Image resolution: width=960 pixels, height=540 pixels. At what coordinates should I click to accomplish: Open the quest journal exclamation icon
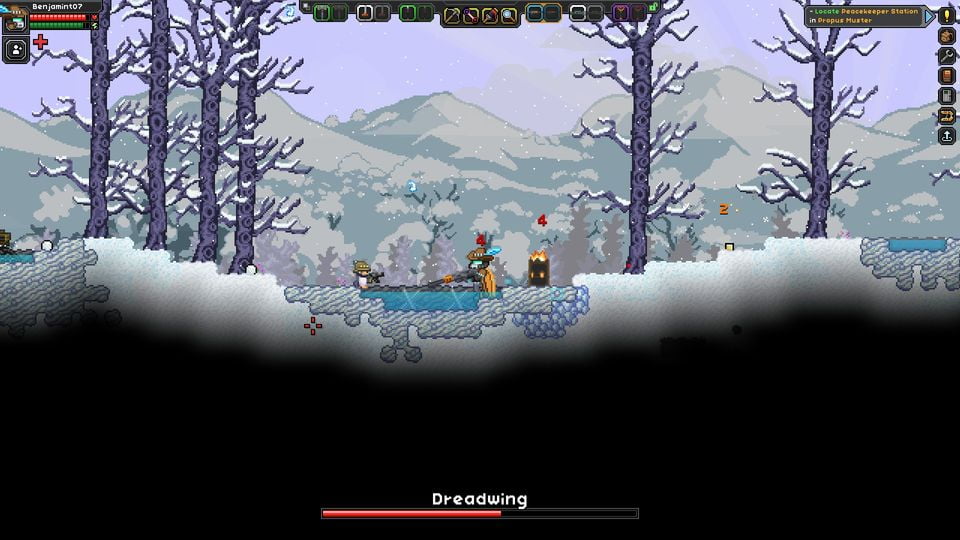(x=946, y=15)
